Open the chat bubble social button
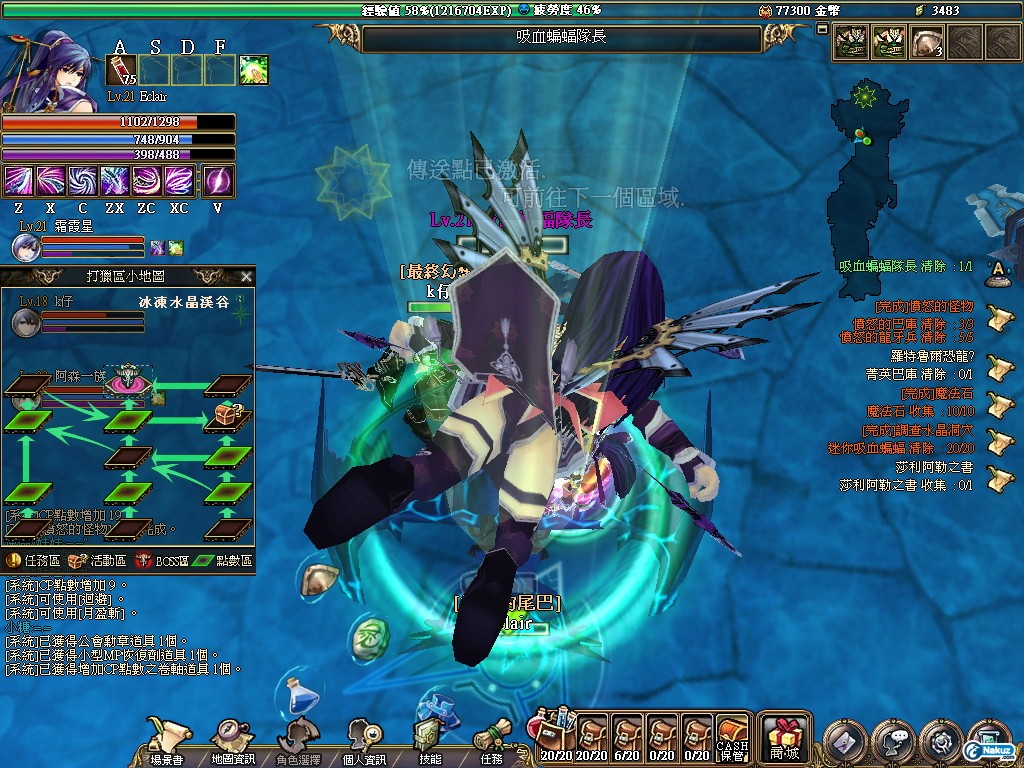1024x768 pixels. [891, 741]
